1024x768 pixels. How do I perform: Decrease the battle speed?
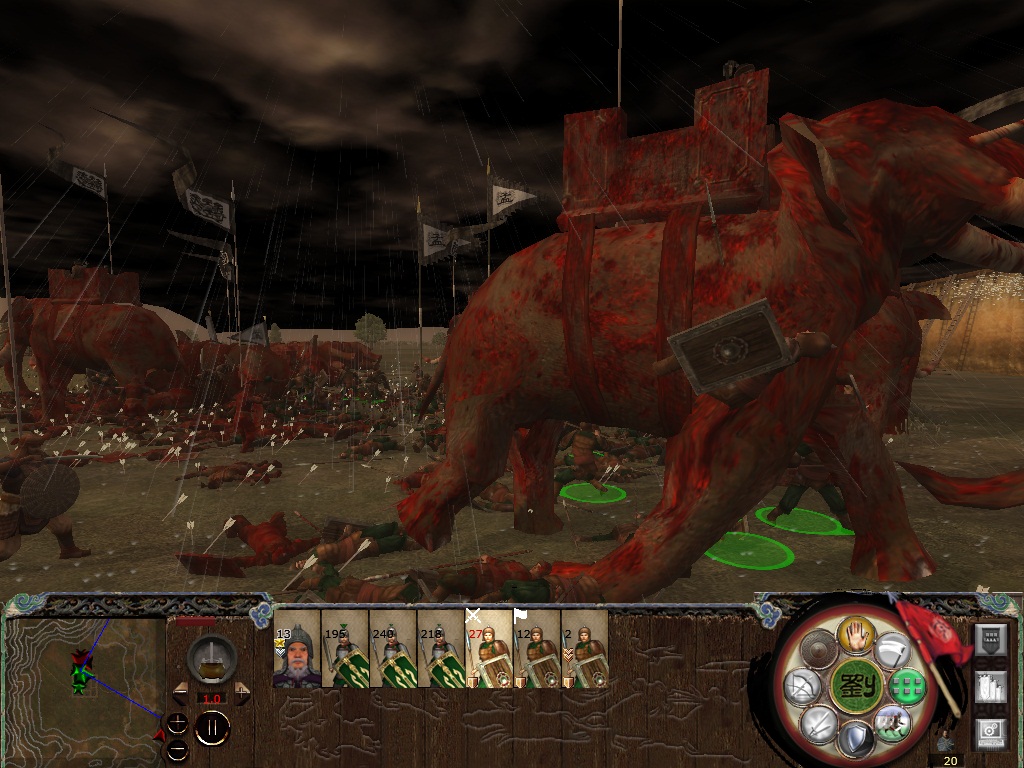tap(181, 693)
